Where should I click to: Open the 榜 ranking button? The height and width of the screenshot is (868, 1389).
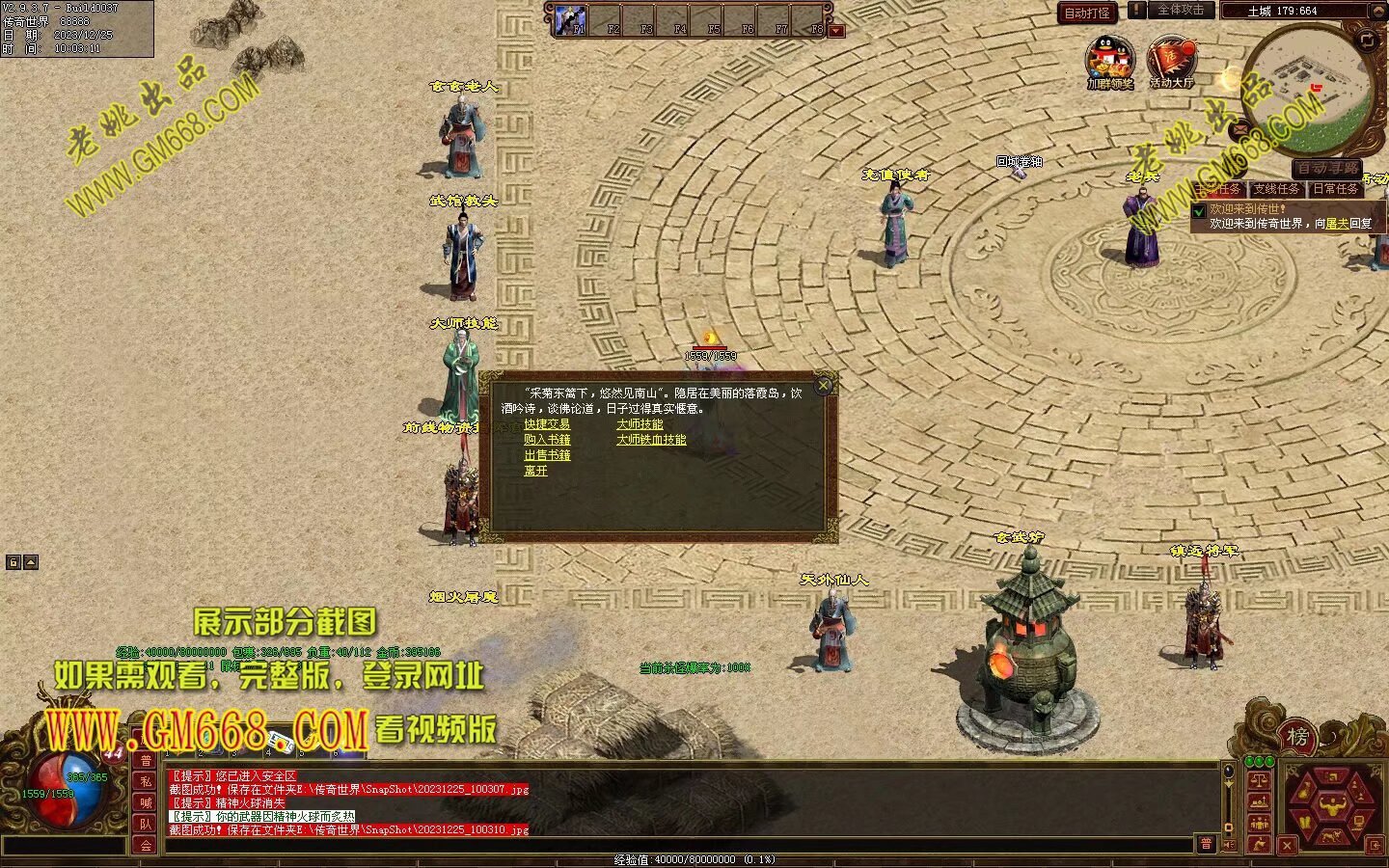tap(1297, 738)
